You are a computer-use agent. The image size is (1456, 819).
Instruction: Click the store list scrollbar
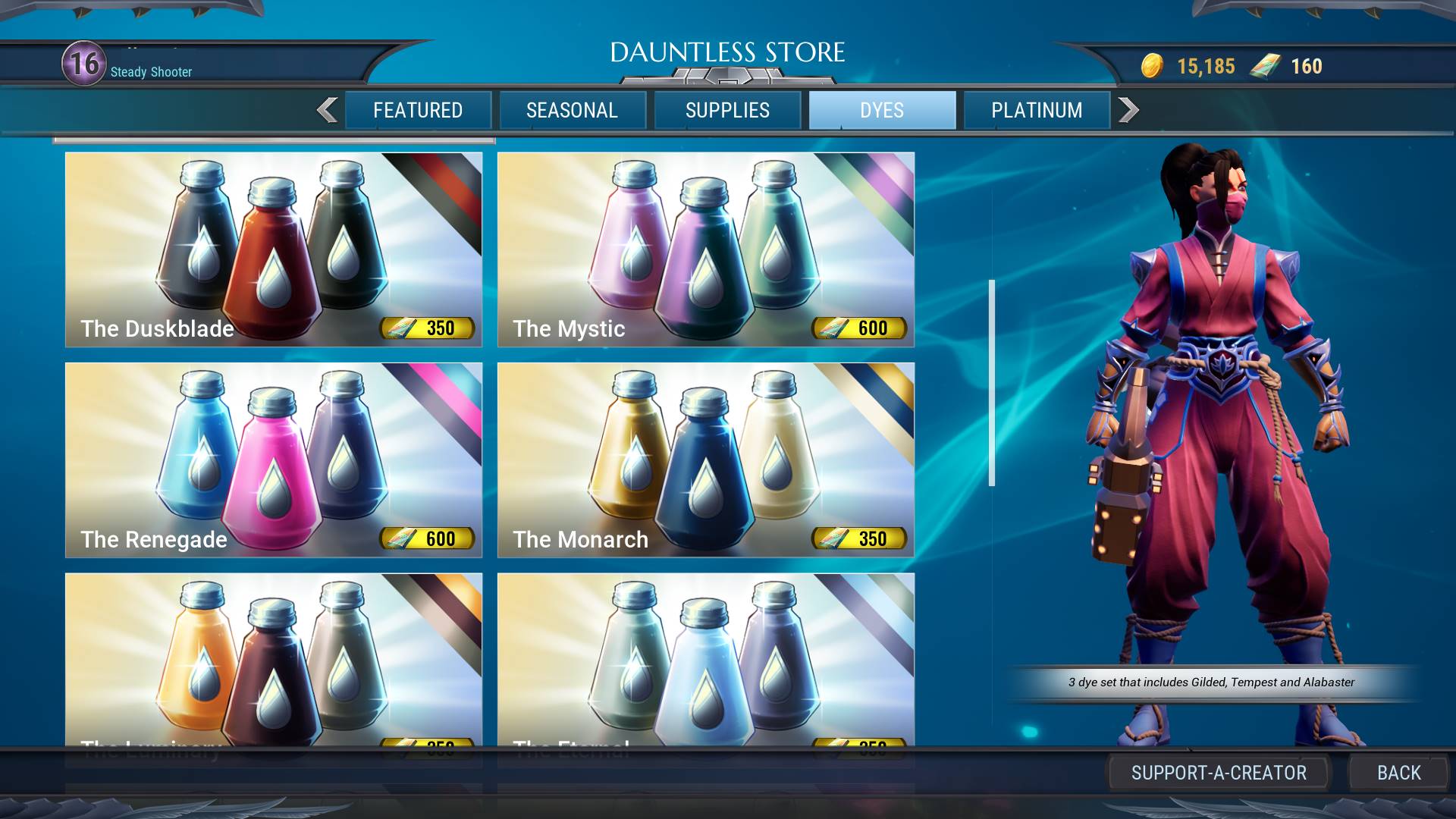tap(991, 383)
